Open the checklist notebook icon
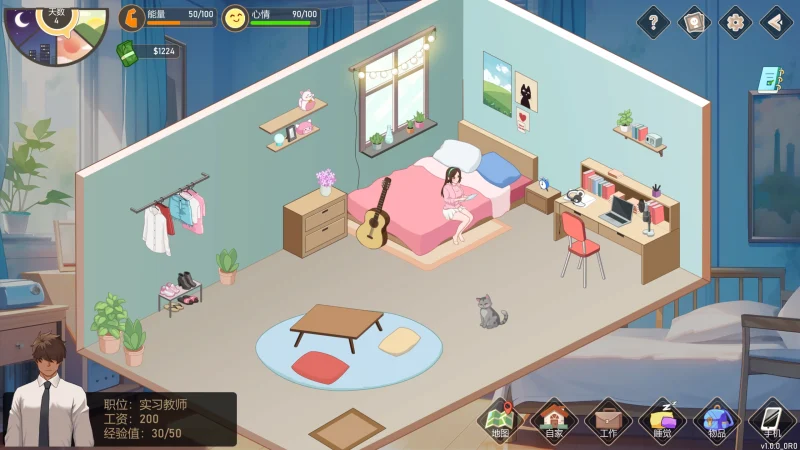 769,79
